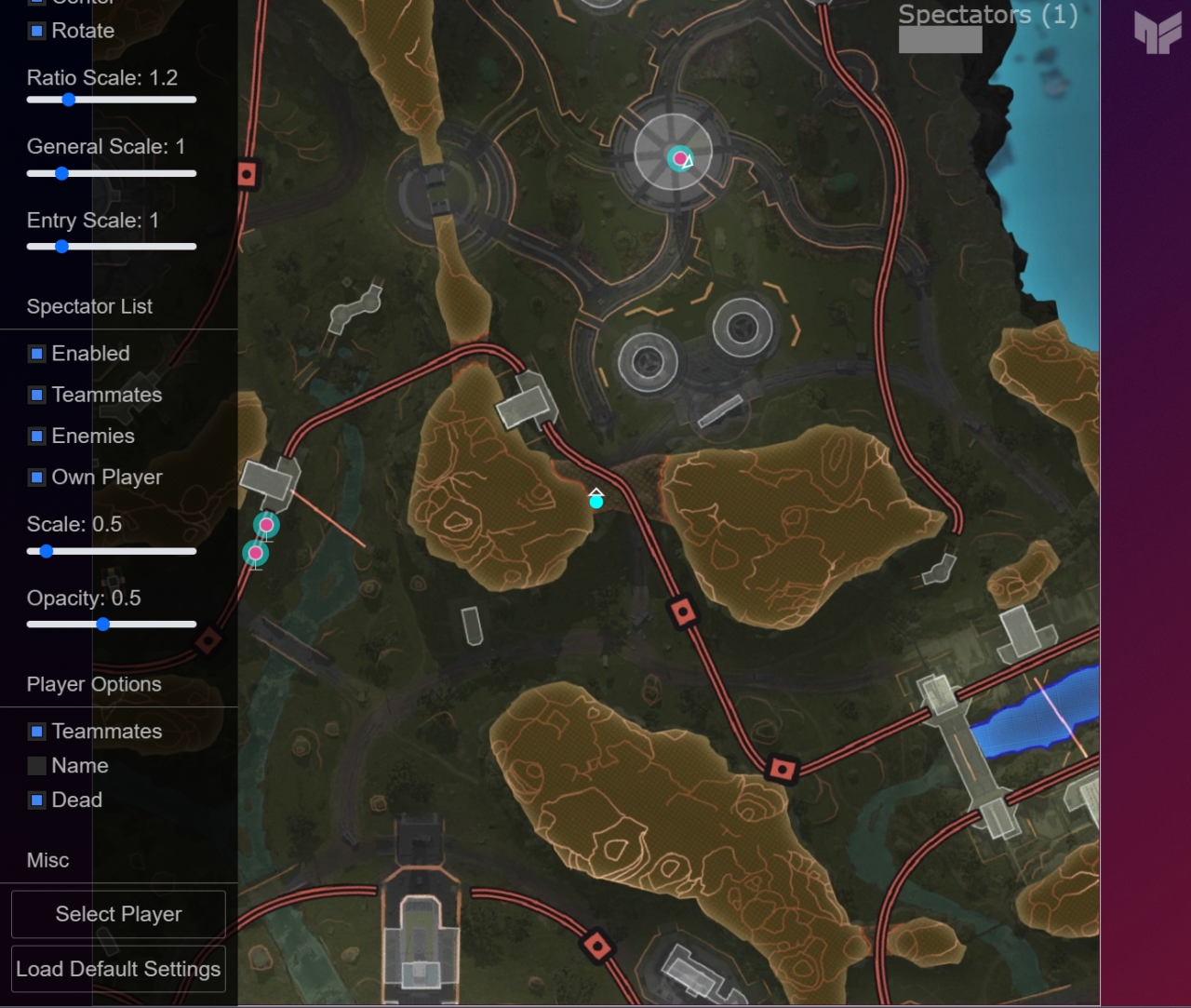Viewport: 1191px width, 1008px height.
Task: Select the cyan own-player marker on the map
Action: click(x=595, y=501)
